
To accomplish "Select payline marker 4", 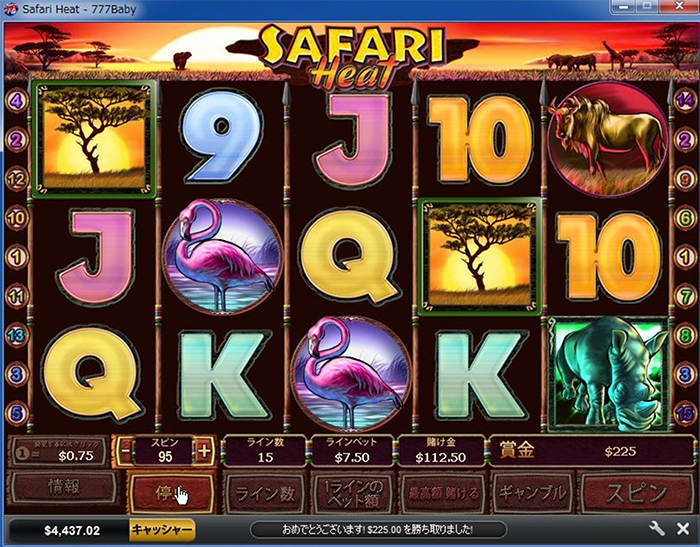I will click(15, 100).
